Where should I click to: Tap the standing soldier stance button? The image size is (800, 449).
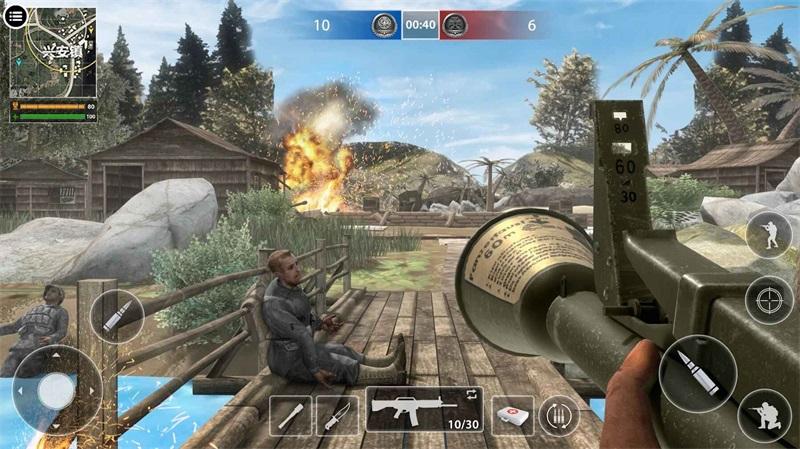769,235
